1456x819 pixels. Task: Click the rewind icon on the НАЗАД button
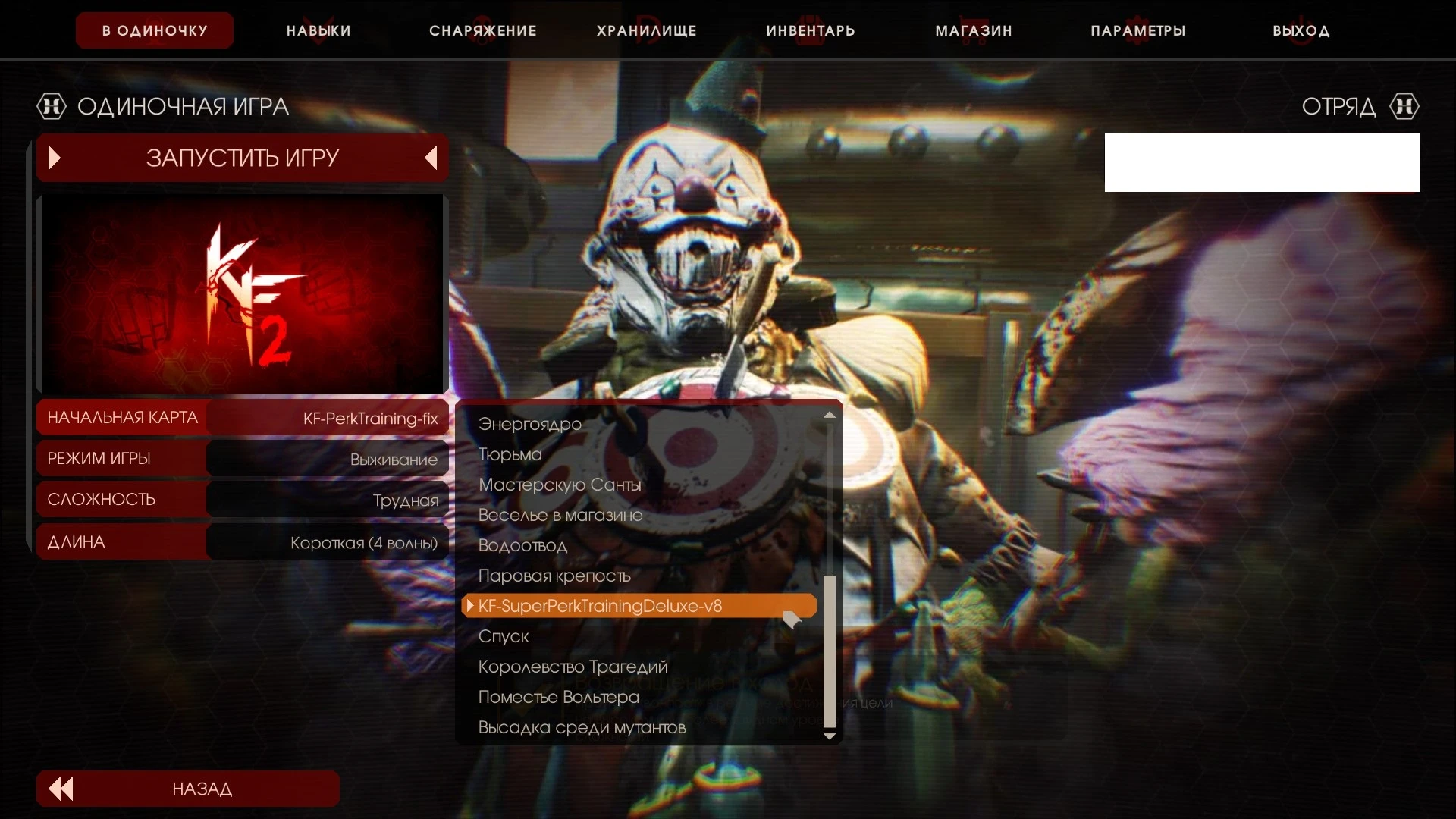click(x=61, y=789)
